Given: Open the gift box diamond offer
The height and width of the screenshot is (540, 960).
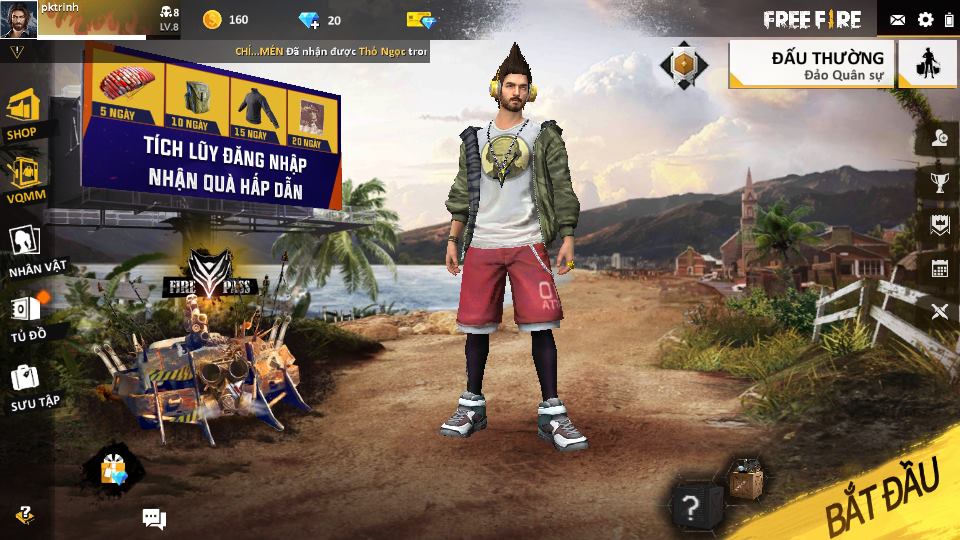Looking at the screenshot, I should 113,467.
